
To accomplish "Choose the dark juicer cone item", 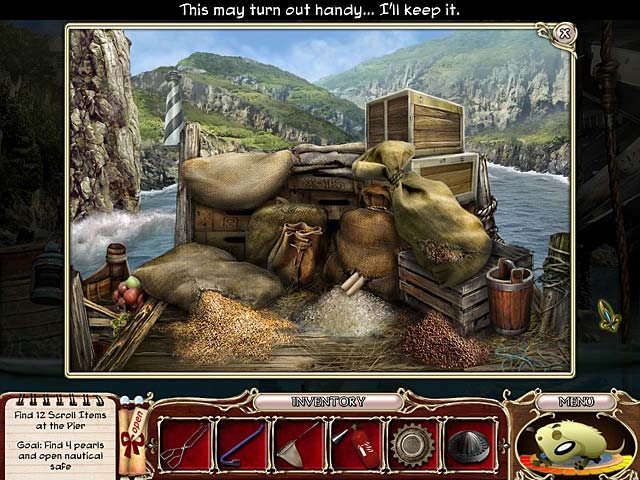I will (468, 443).
